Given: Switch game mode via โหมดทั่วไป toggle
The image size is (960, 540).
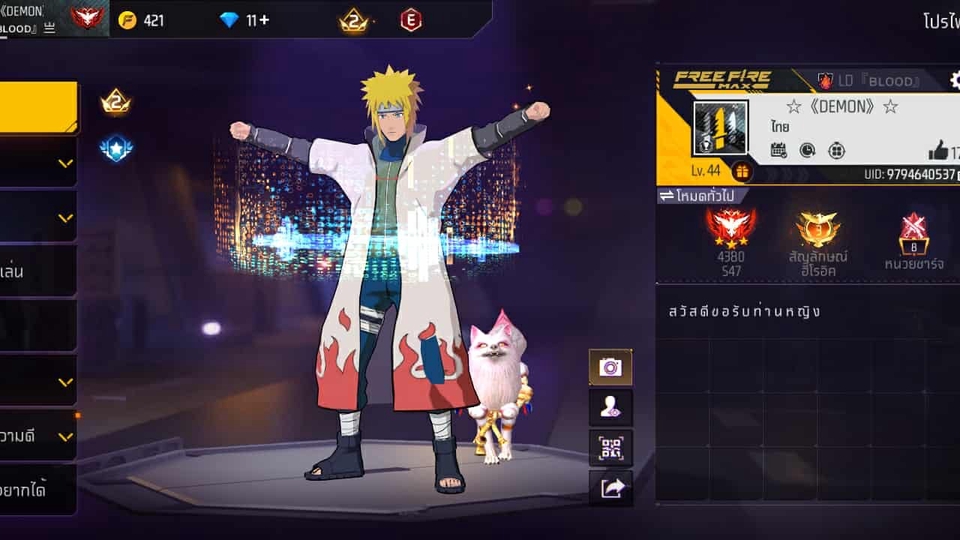Looking at the screenshot, I should 701,196.
